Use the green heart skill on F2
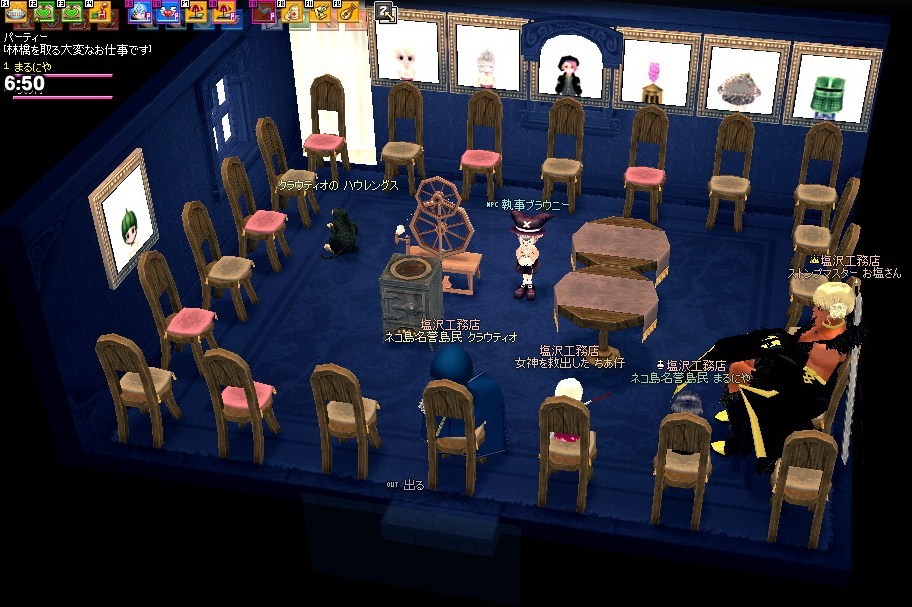The image size is (912, 607). 44,13
